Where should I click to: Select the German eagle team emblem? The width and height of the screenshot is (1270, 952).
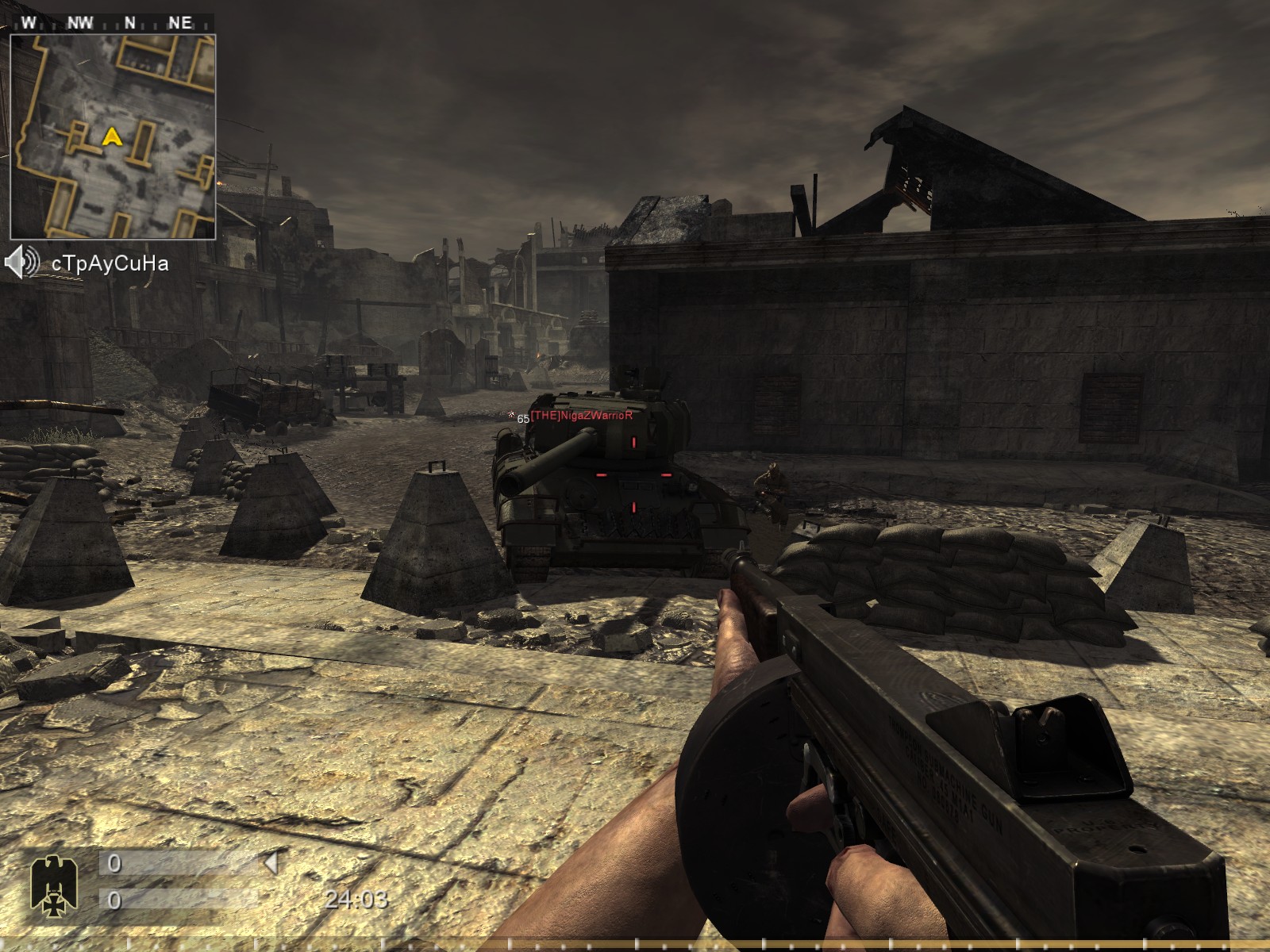tap(48, 882)
